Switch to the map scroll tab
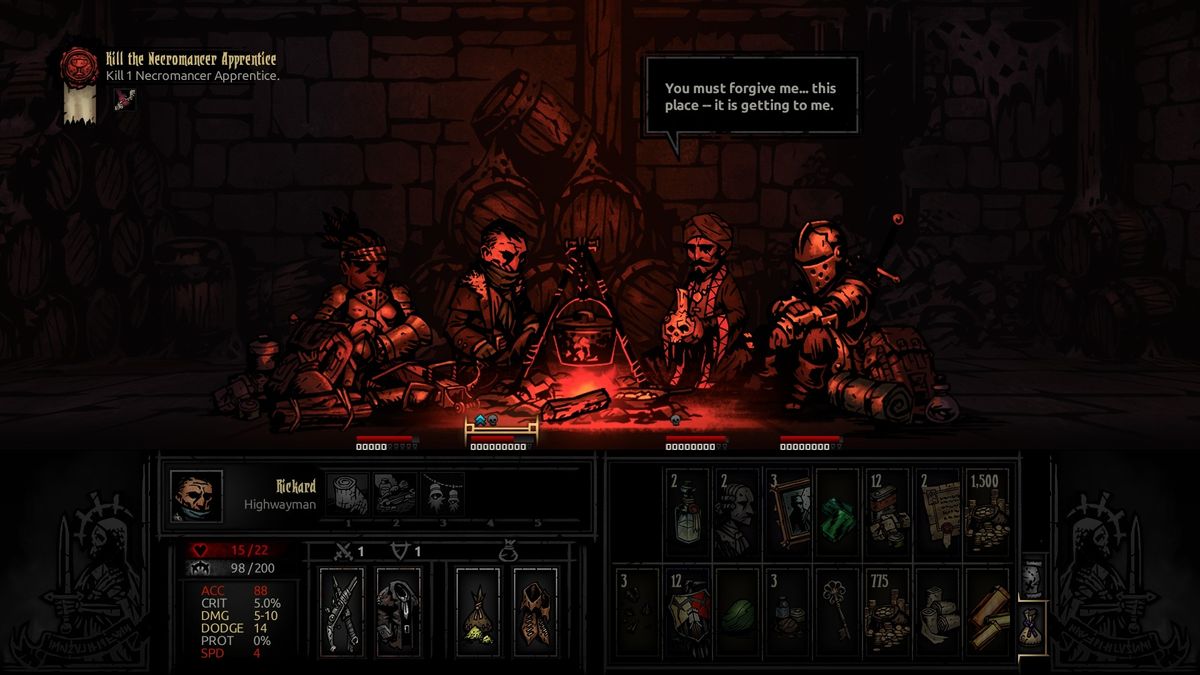The image size is (1200, 675). [x=1032, y=575]
